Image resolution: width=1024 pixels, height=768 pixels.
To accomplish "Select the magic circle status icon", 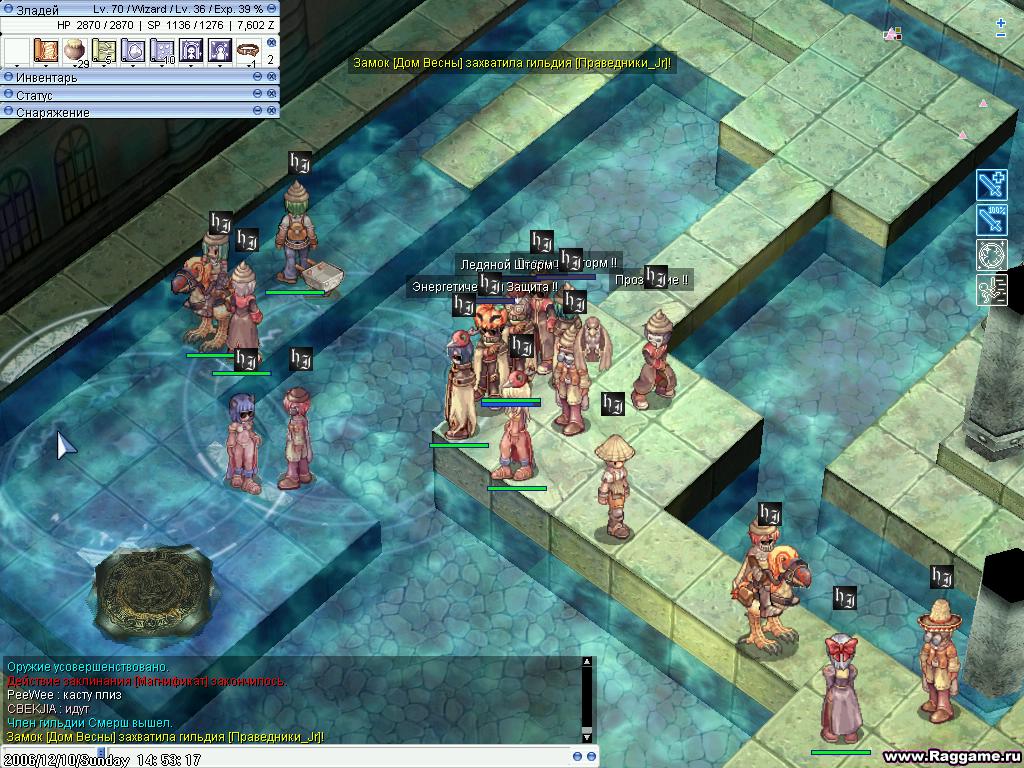I will [991, 255].
